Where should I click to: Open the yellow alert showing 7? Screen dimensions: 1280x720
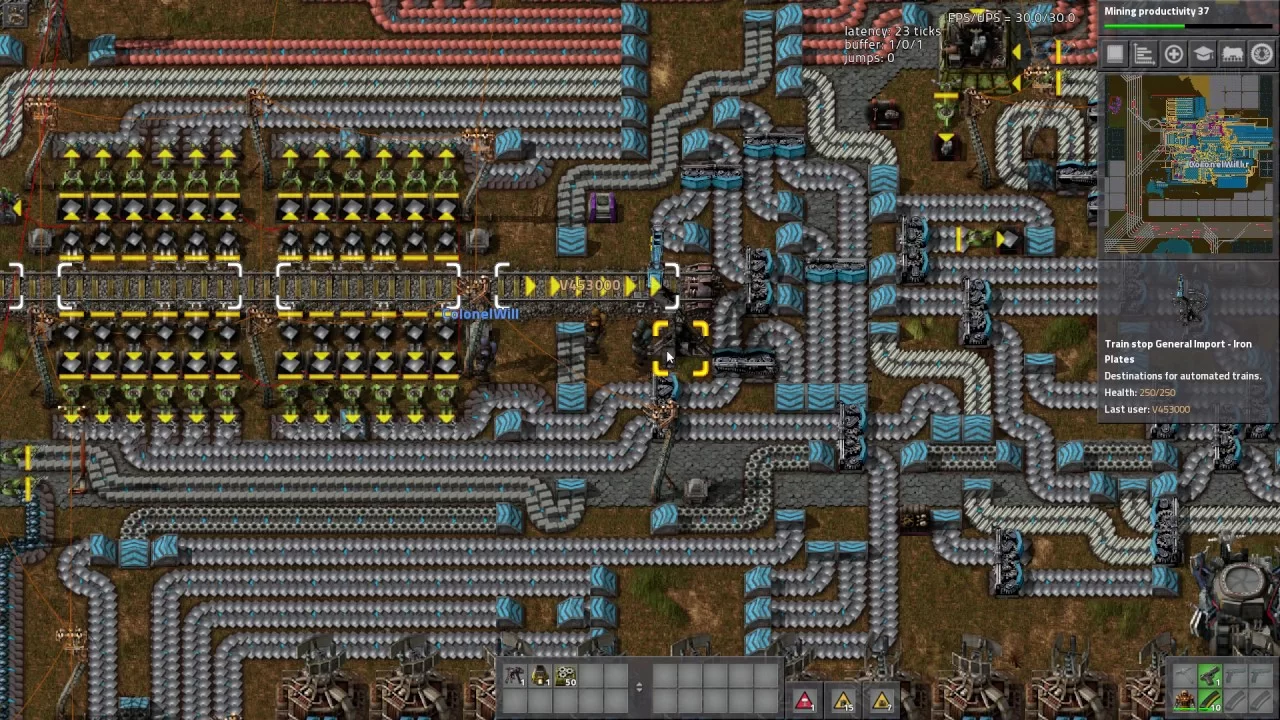click(881, 700)
